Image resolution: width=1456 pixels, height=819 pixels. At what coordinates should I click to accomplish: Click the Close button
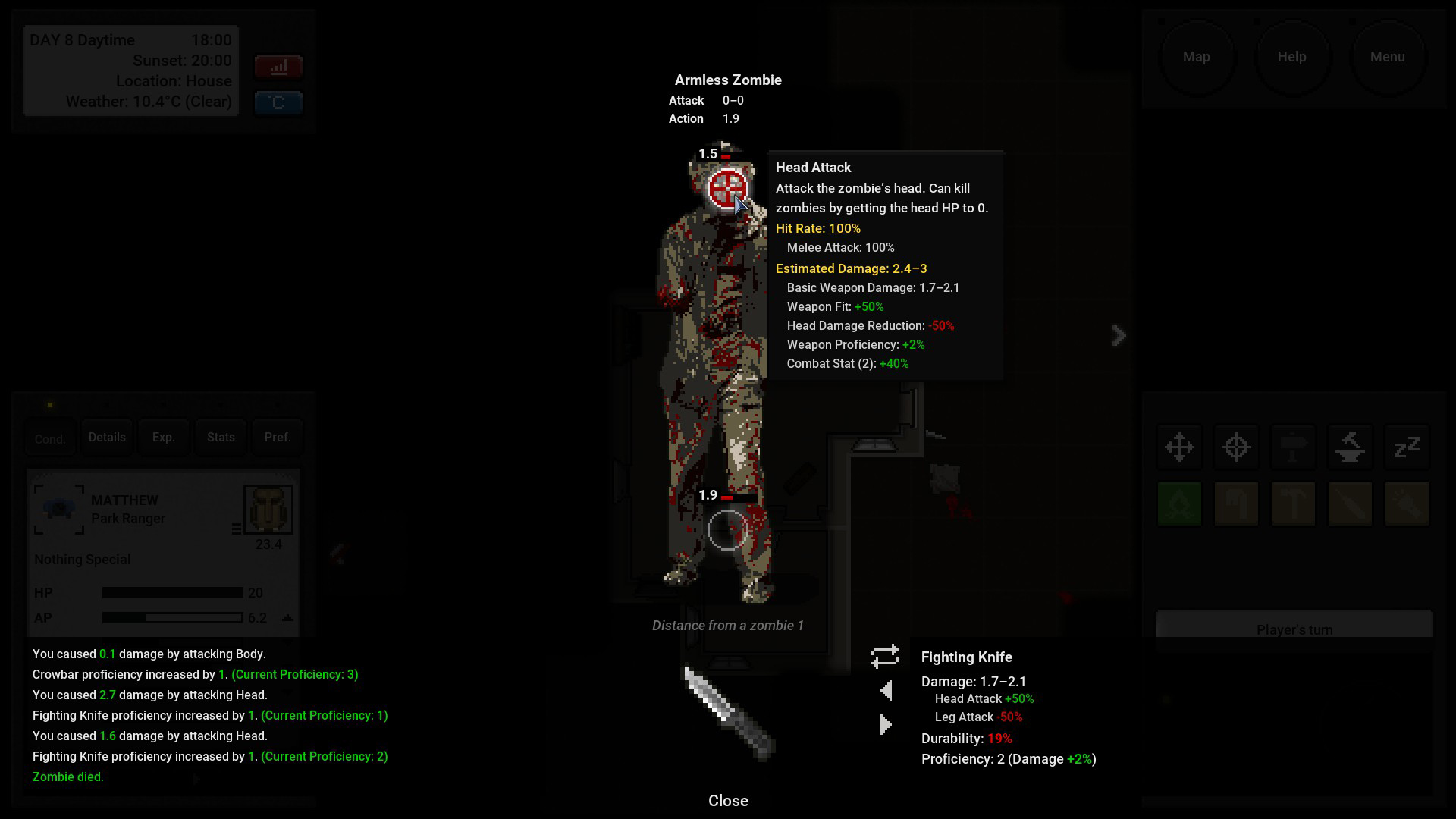click(728, 800)
